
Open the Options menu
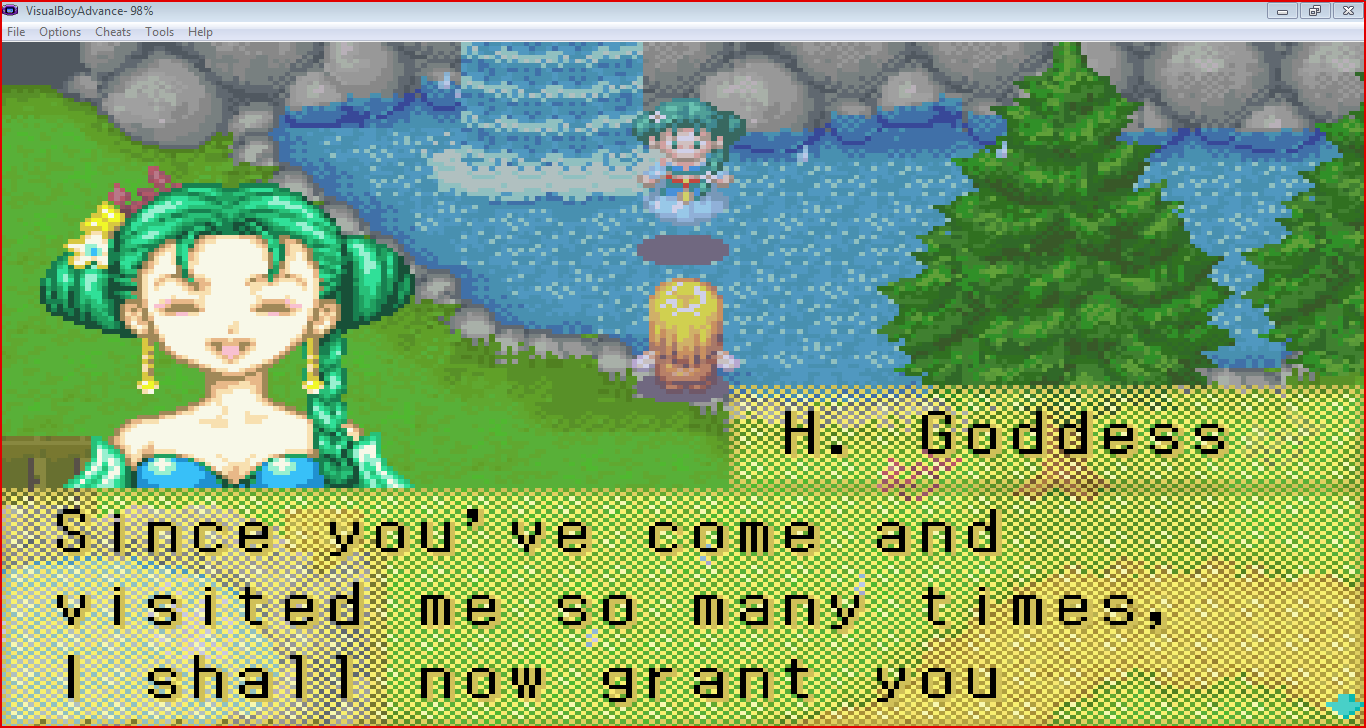pos(59,31)
